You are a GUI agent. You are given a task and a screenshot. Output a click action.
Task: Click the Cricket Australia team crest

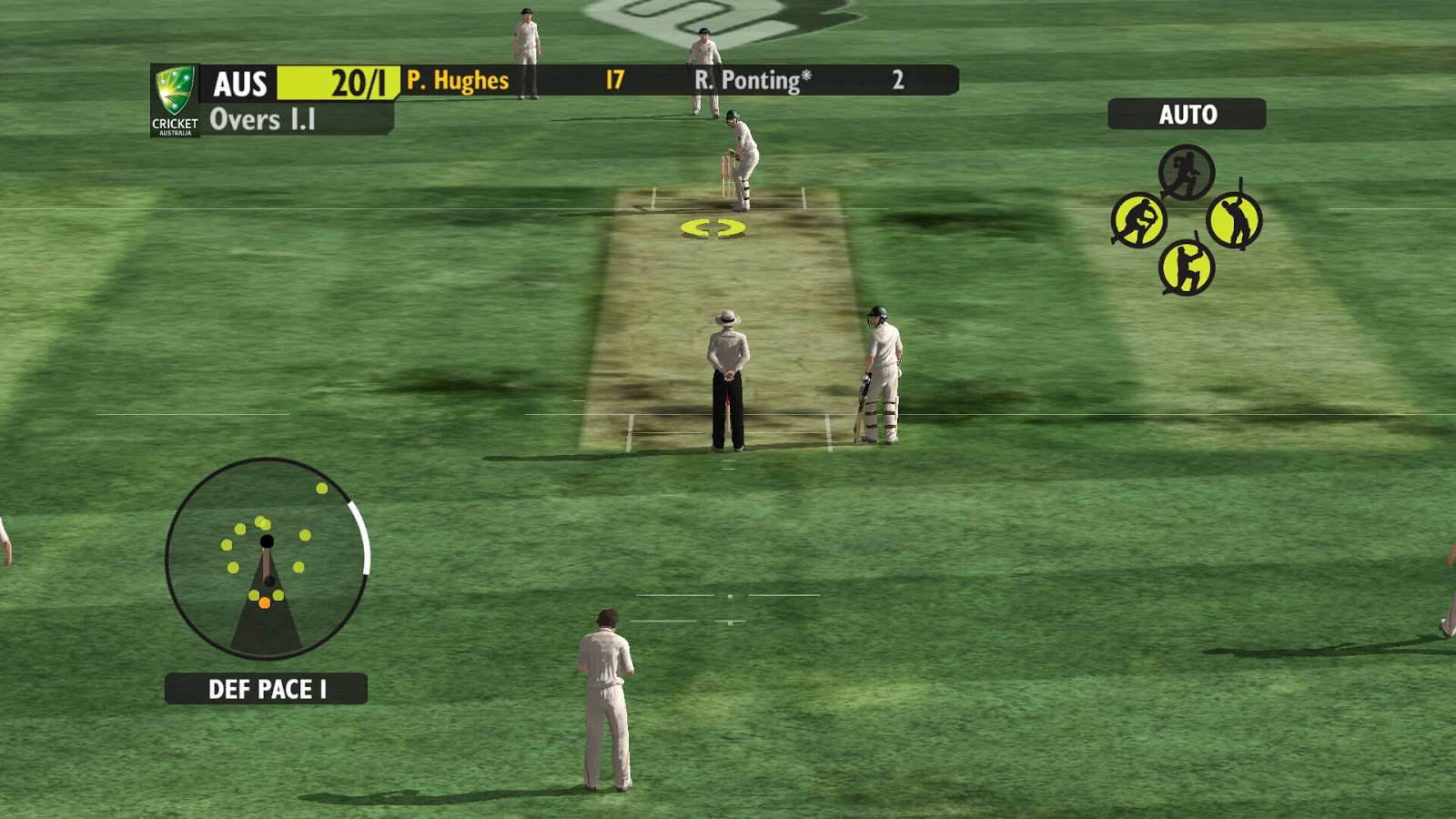175,100
